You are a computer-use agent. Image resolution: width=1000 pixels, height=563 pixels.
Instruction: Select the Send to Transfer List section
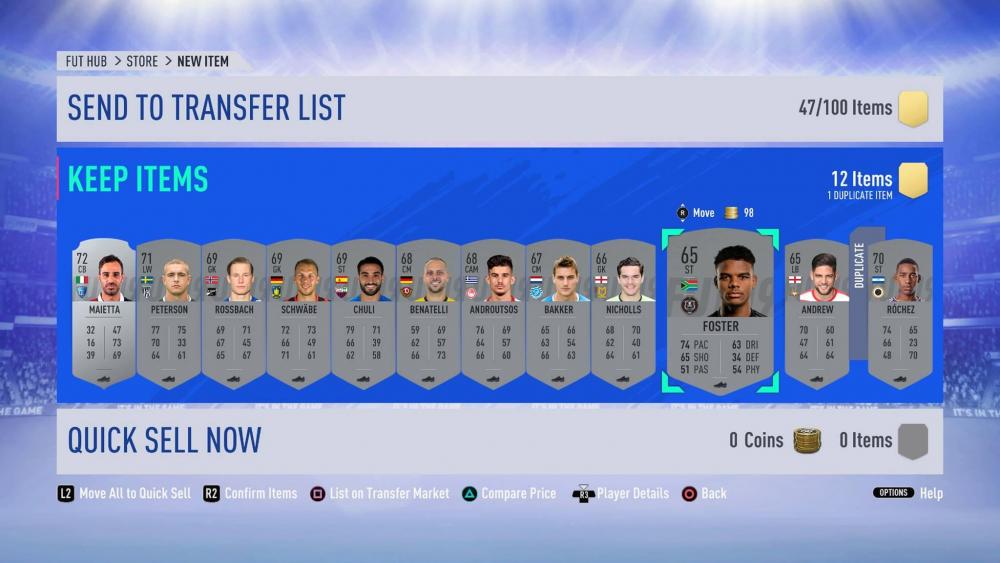click(x=498, y=108)
